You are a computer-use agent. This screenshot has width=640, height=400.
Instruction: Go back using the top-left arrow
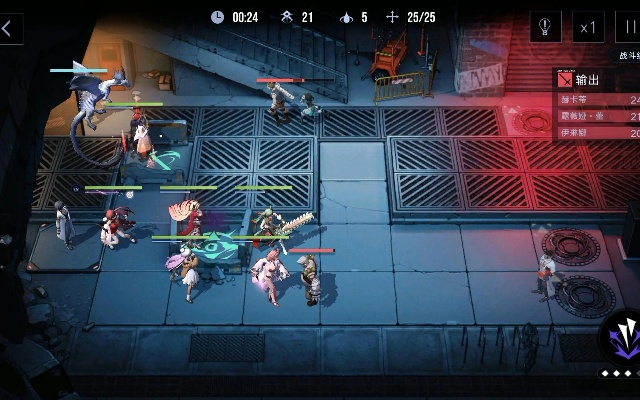[9, 28]
